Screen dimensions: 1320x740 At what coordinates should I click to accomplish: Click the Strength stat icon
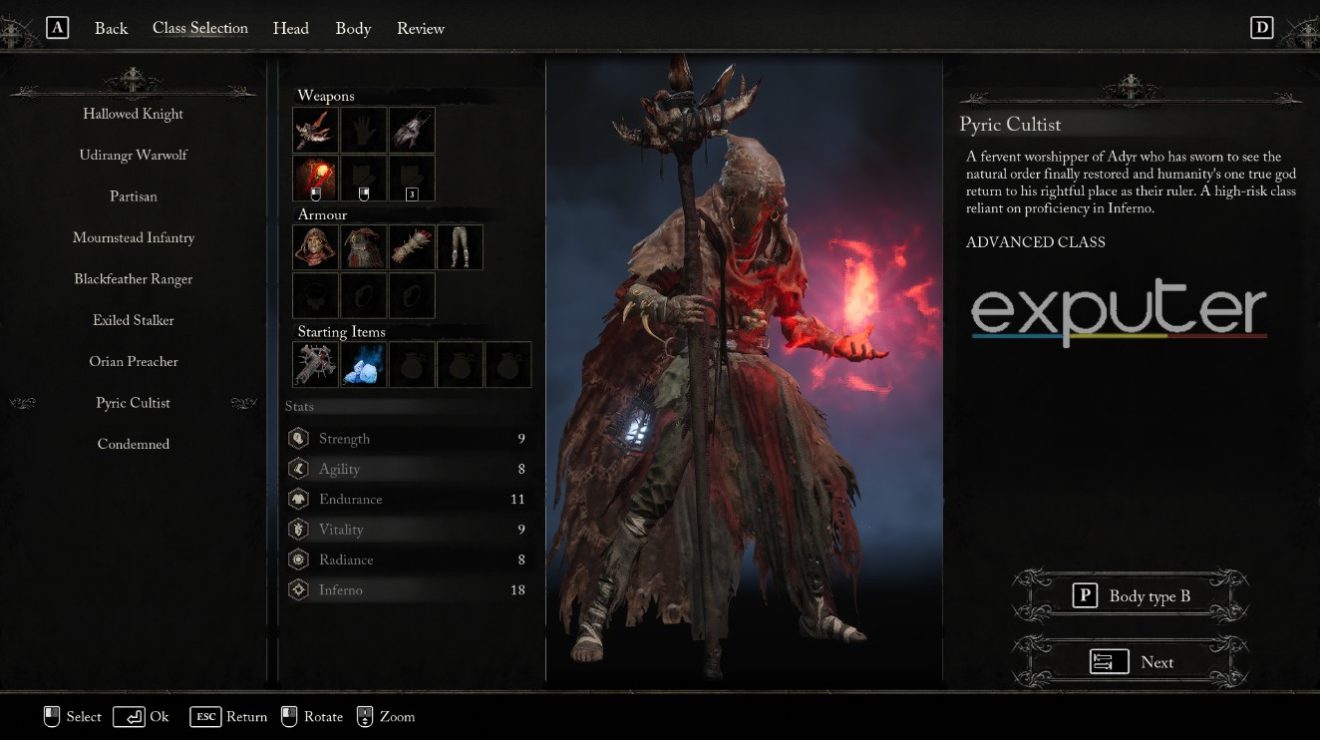(297, 438)
